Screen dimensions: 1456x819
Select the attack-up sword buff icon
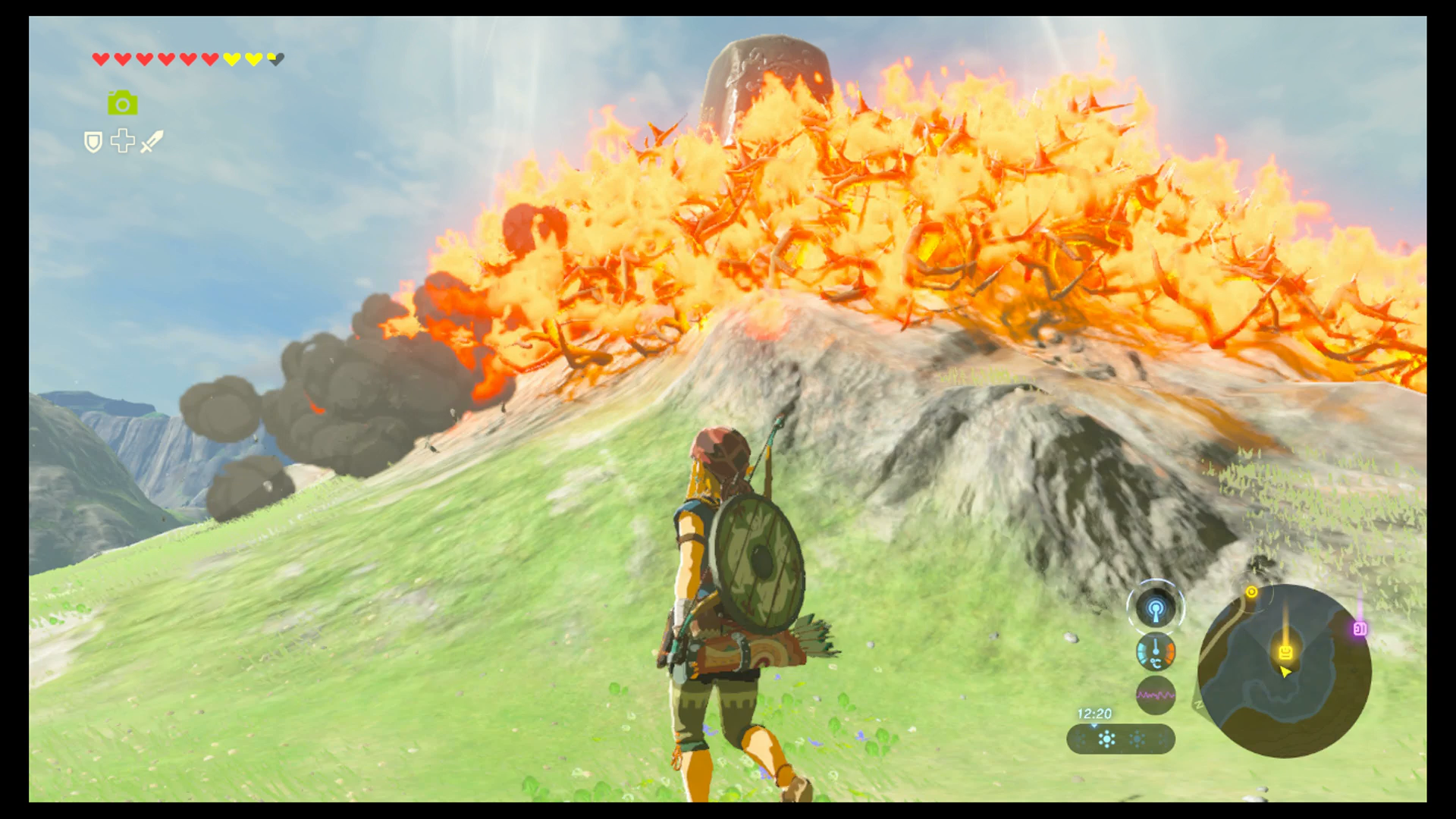(x=152, y=142)
